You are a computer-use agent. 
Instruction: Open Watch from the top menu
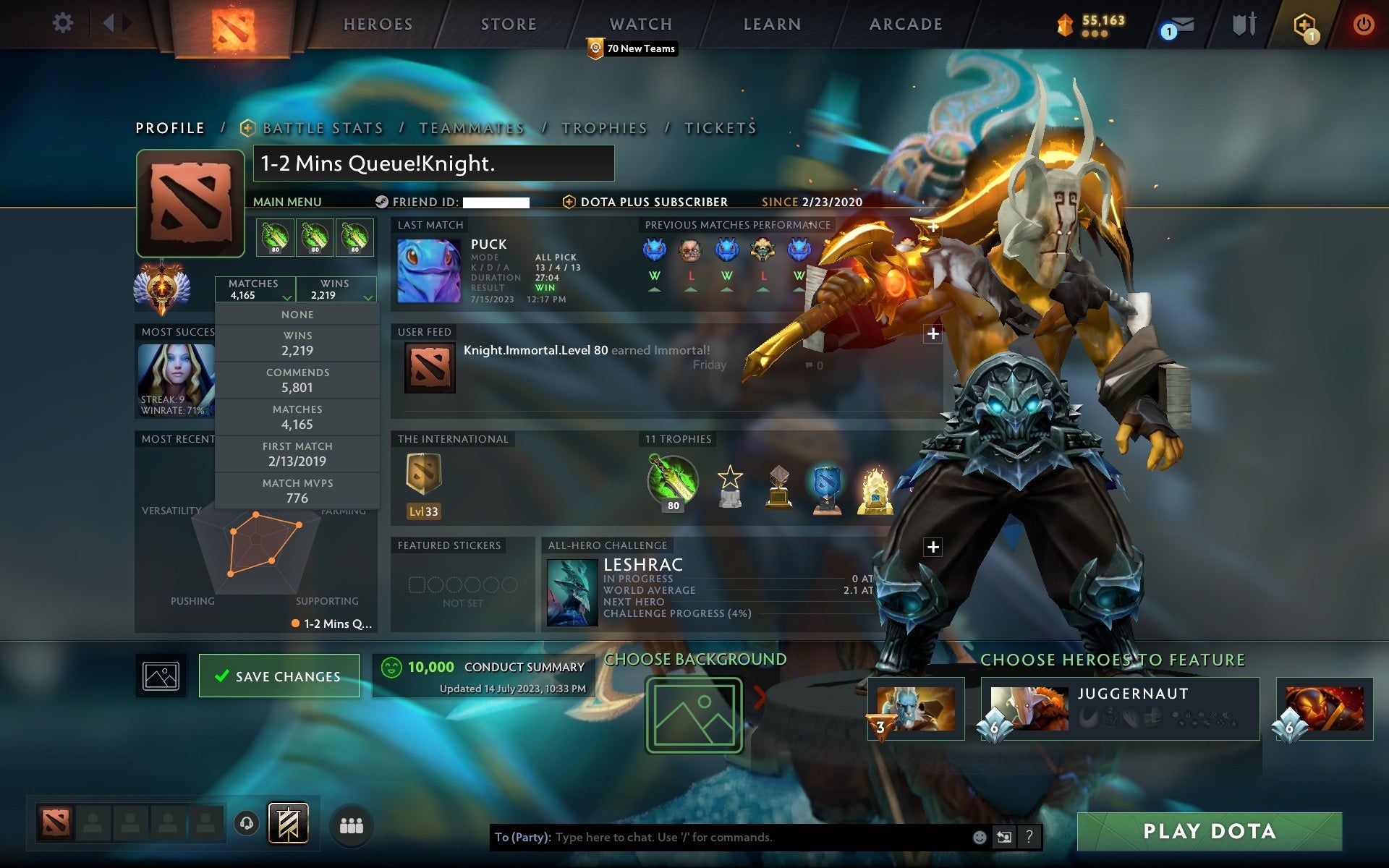[x=640, y=24]
